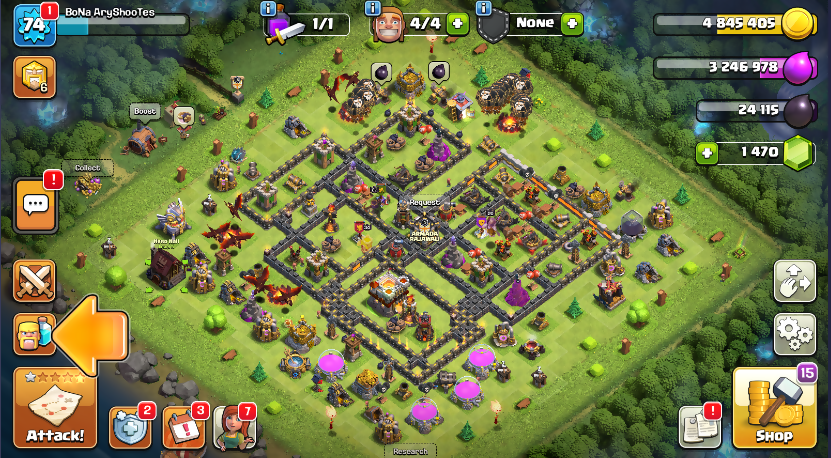831x458 pixels.
Task: Open the crossed swords clan war button
Action: [x=34, y=281]
